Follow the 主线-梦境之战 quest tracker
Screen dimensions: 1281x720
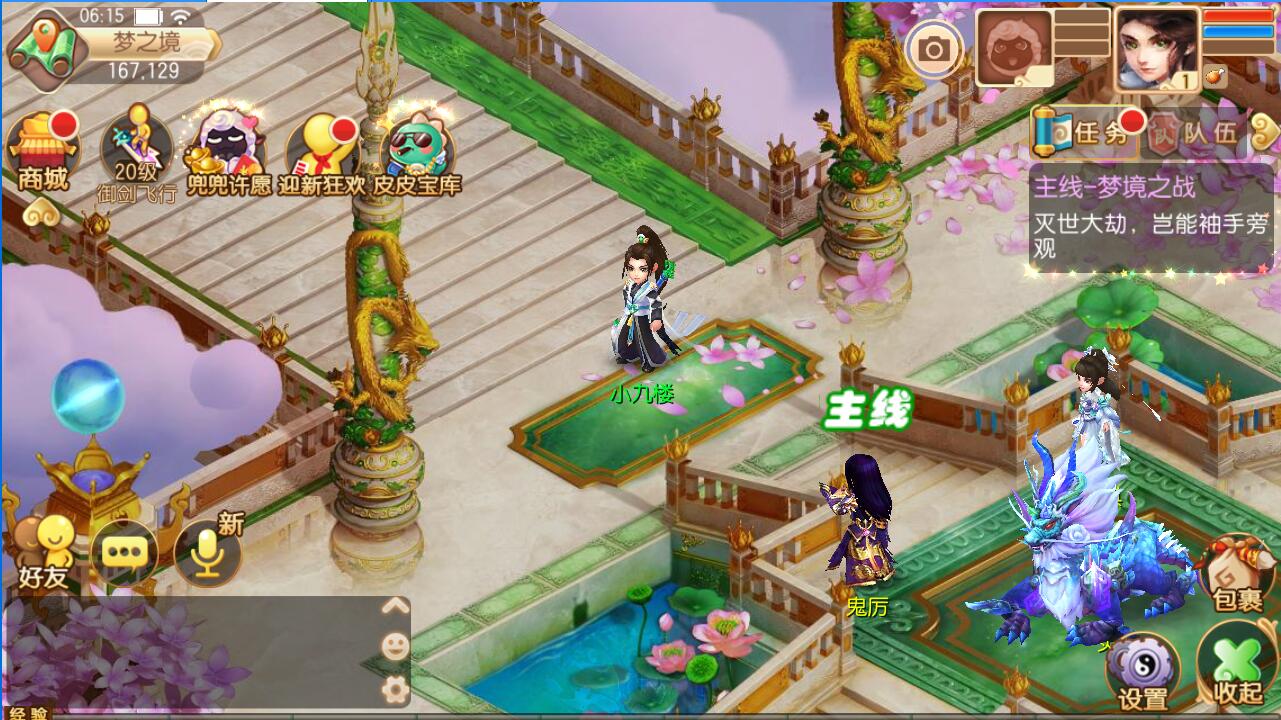tap(1150, 218)
